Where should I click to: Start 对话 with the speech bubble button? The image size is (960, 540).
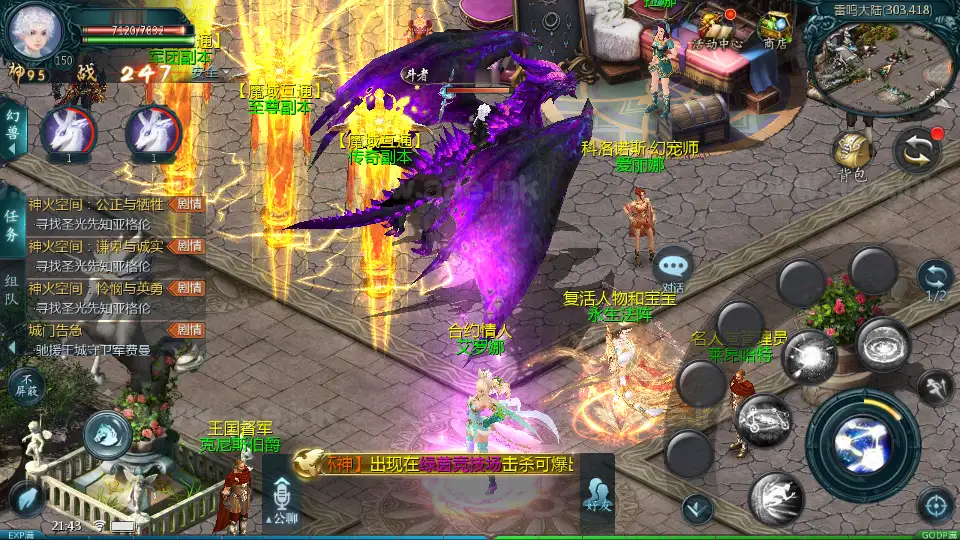[x=674, y=267]
